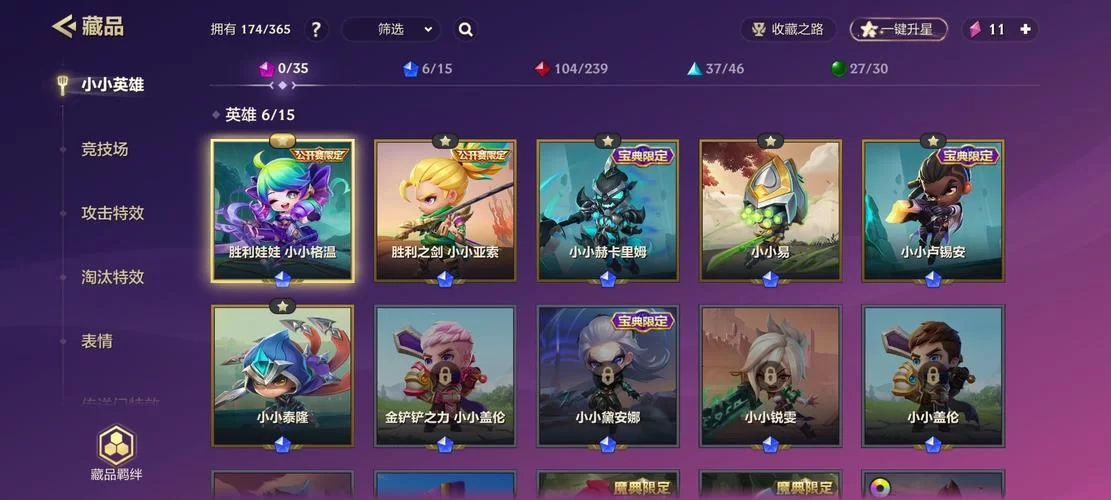Select the 淘汰特效 category
1111x500 pixels.
tap(112, 277)
